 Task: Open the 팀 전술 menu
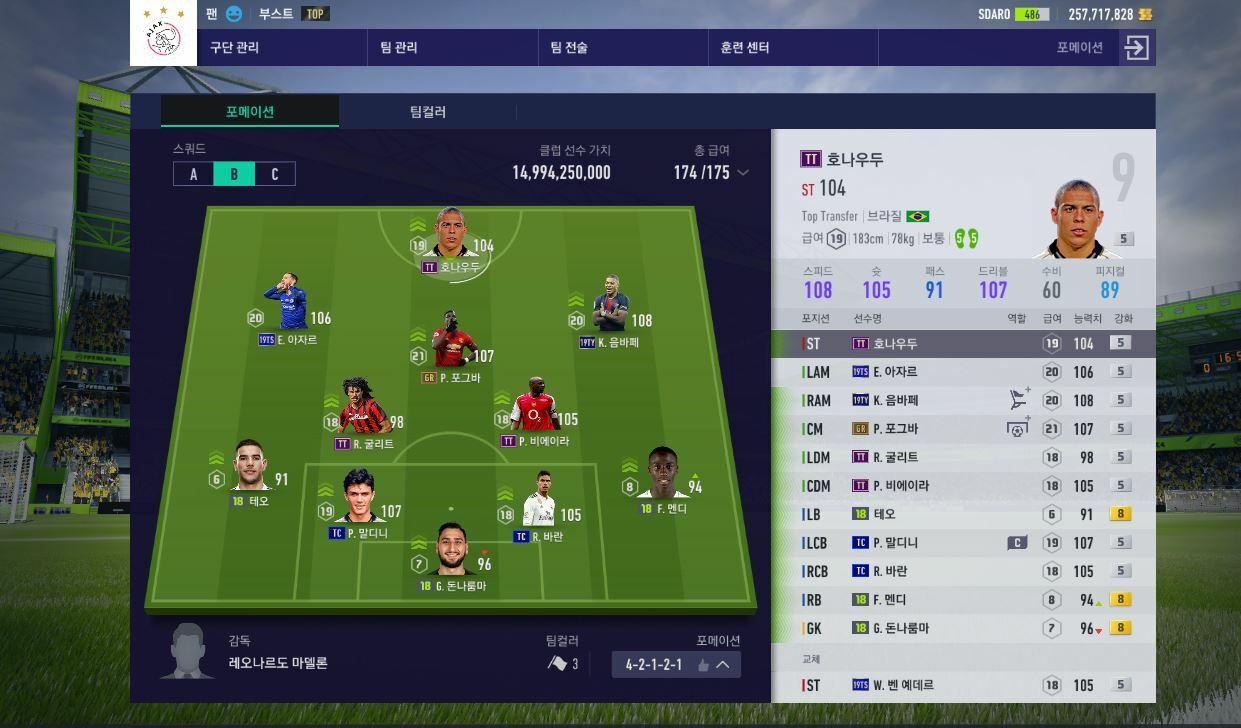569,48
